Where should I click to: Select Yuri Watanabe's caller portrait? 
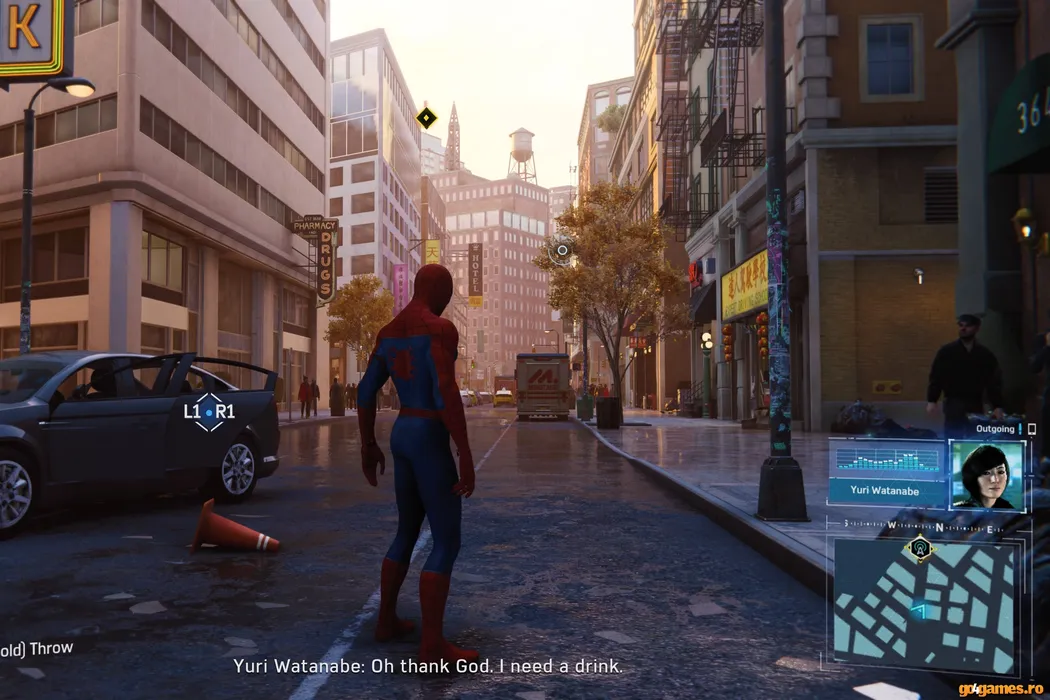986,475
